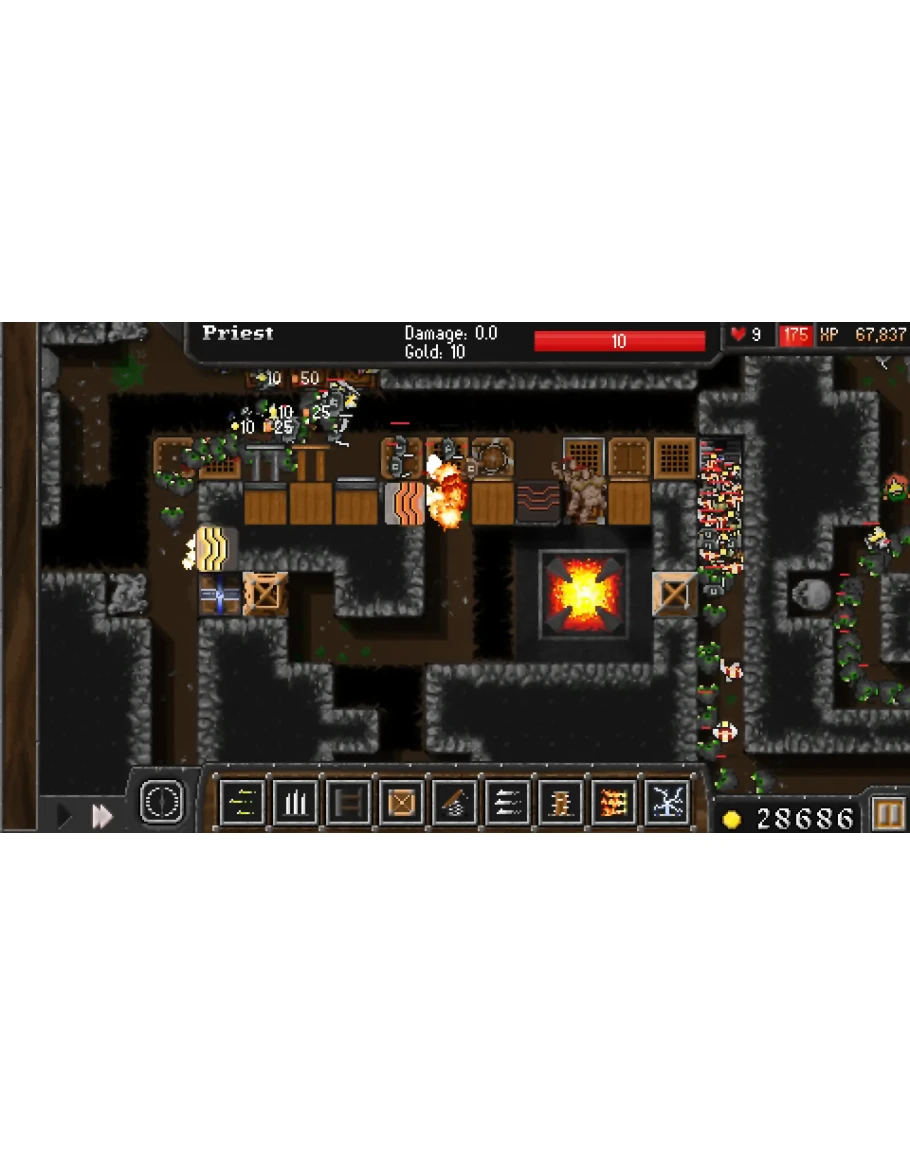
Task: Choose the spring launcher trap icon
Action: [454, 802]
